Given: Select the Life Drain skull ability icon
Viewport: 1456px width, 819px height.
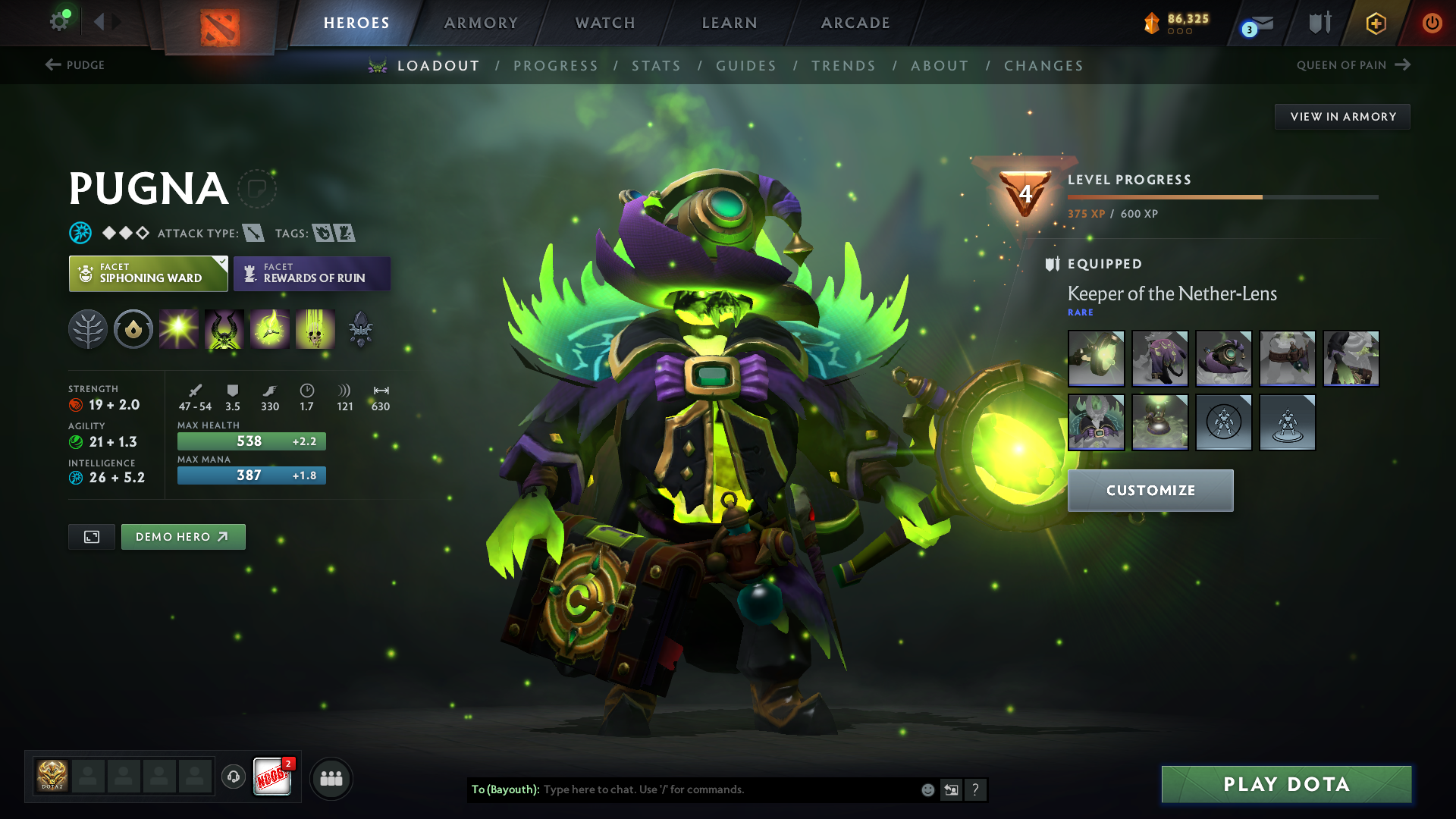Looking at the screenshot, I should point(315,329).
